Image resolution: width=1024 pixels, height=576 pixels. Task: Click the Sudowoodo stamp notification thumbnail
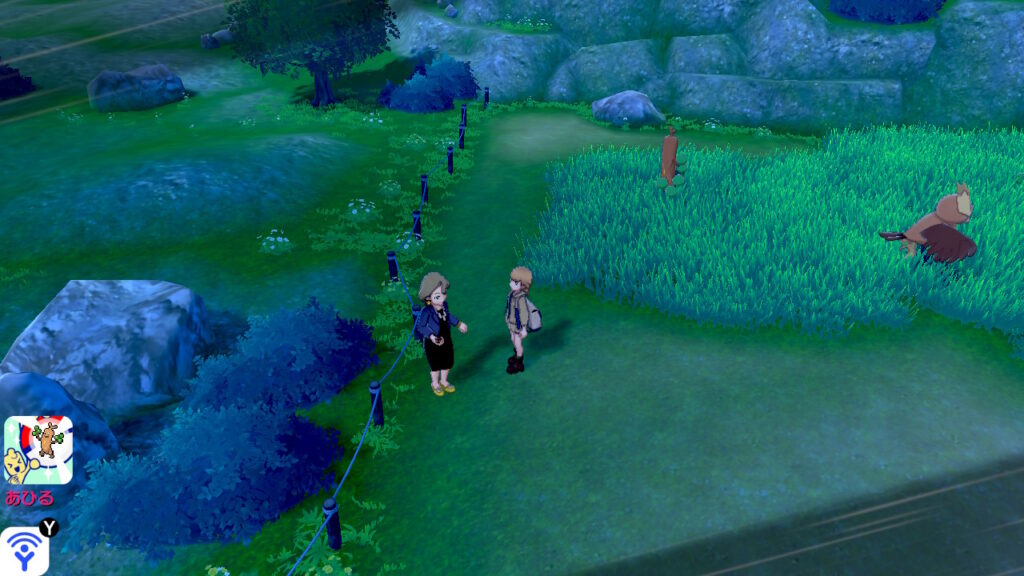[38, 450]
